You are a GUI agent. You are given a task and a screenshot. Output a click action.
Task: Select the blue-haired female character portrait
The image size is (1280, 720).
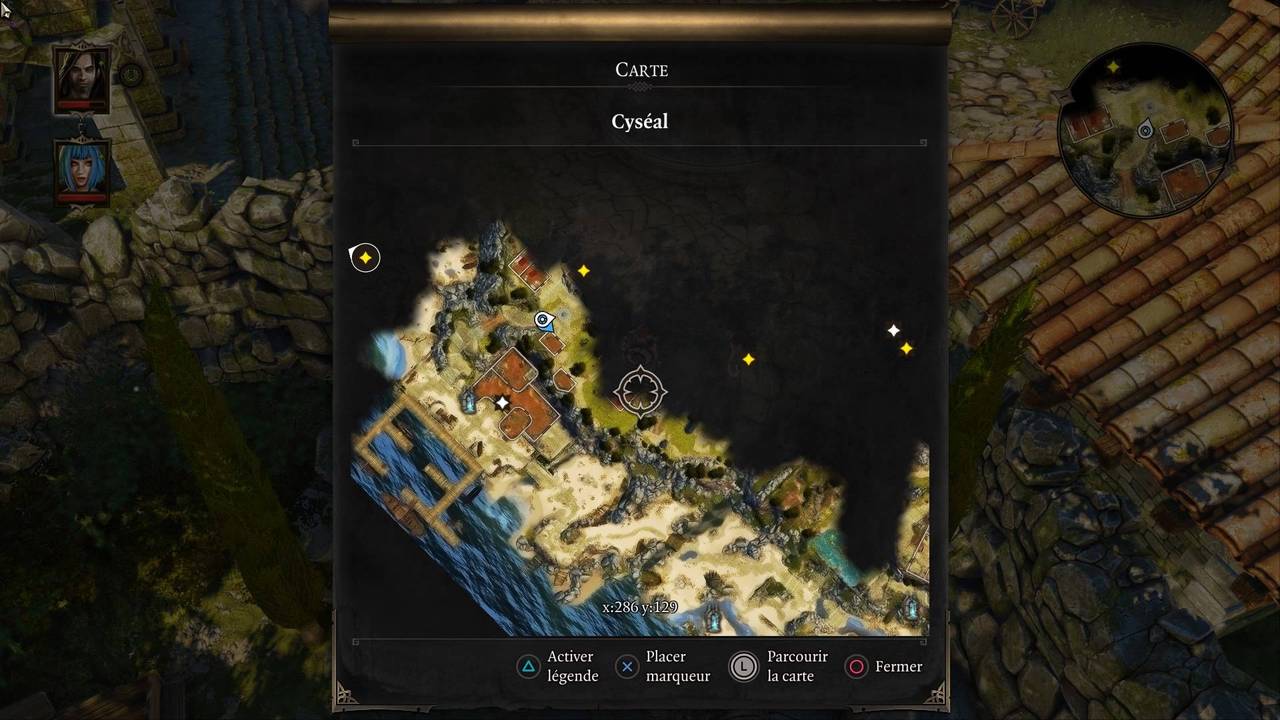(82, 167)
